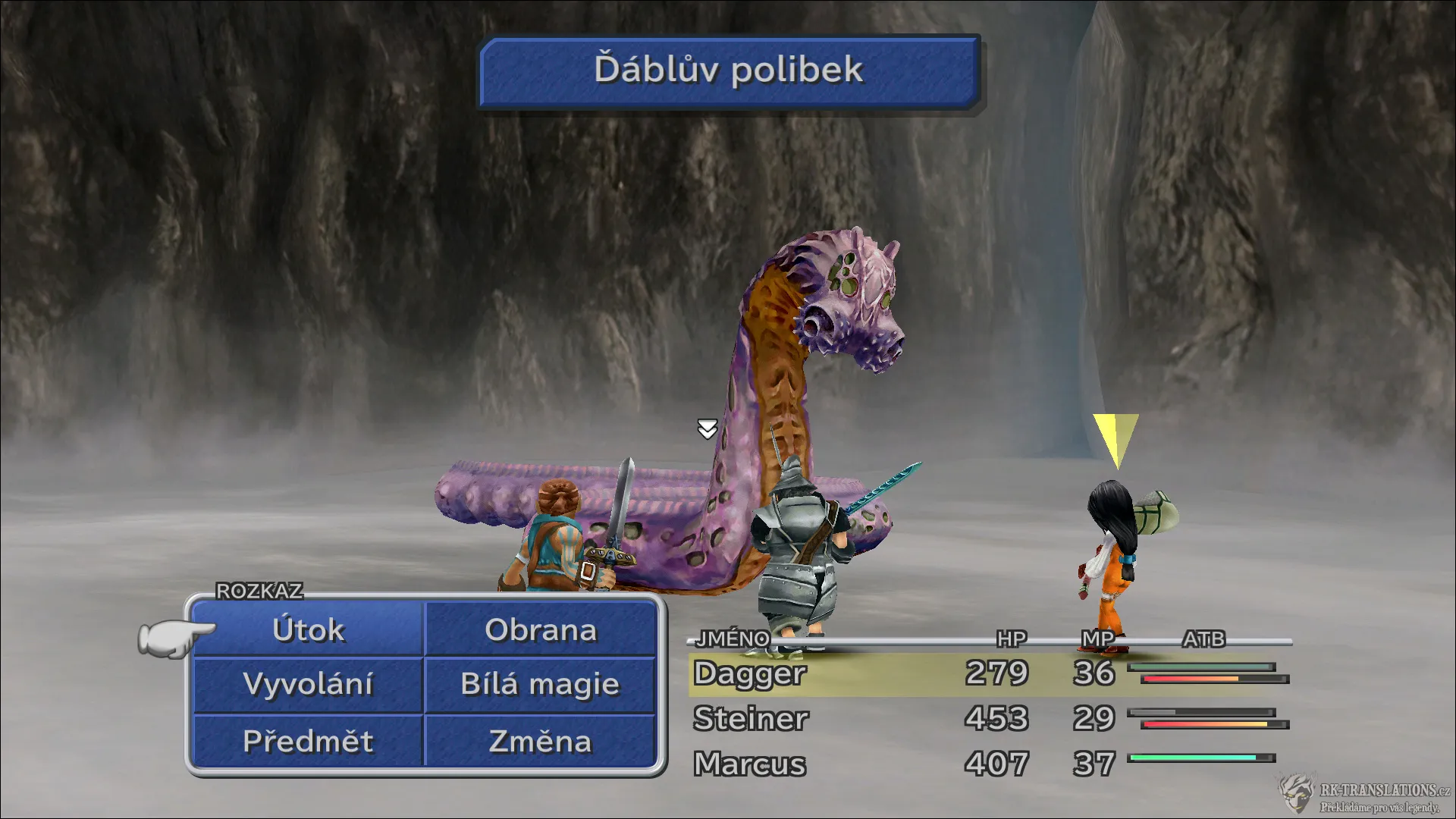
Task: Select Dagger in the party list
Action: 749,673
